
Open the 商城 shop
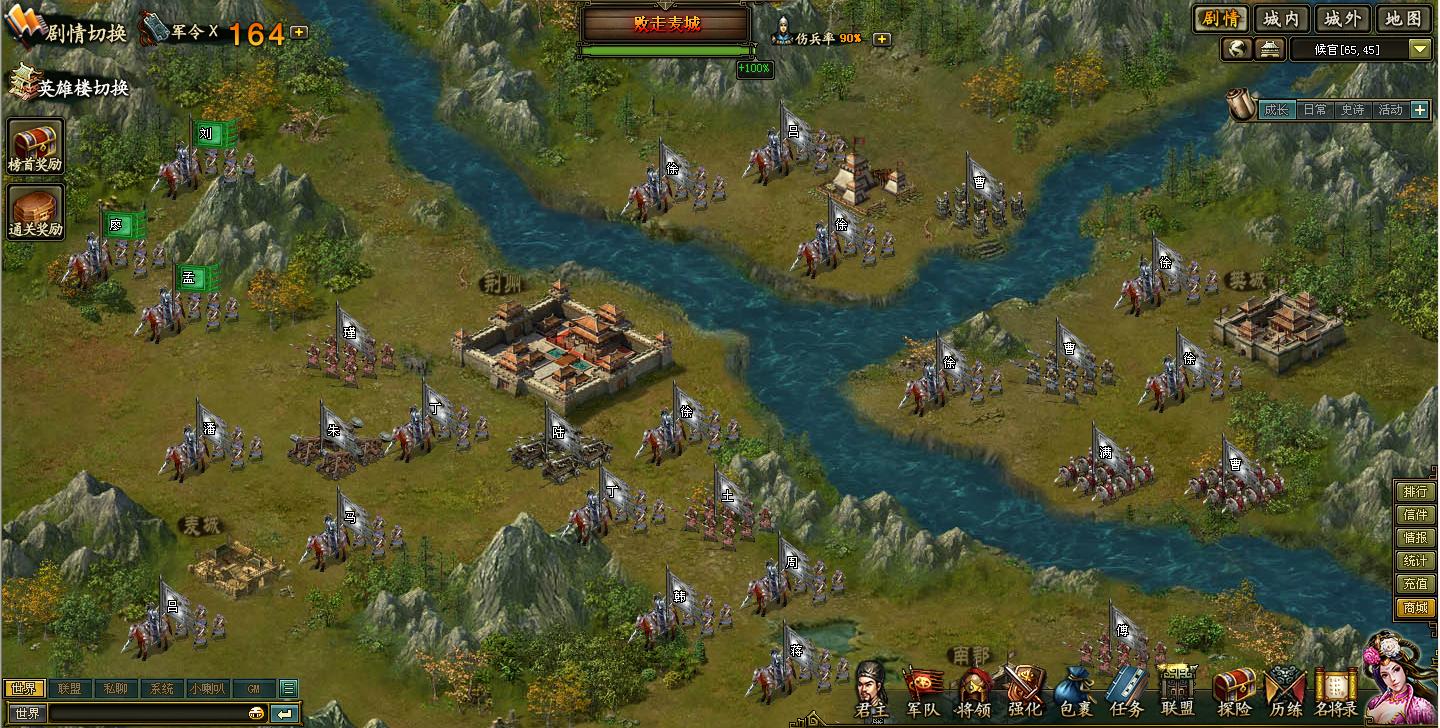(x=1415, y=607)
